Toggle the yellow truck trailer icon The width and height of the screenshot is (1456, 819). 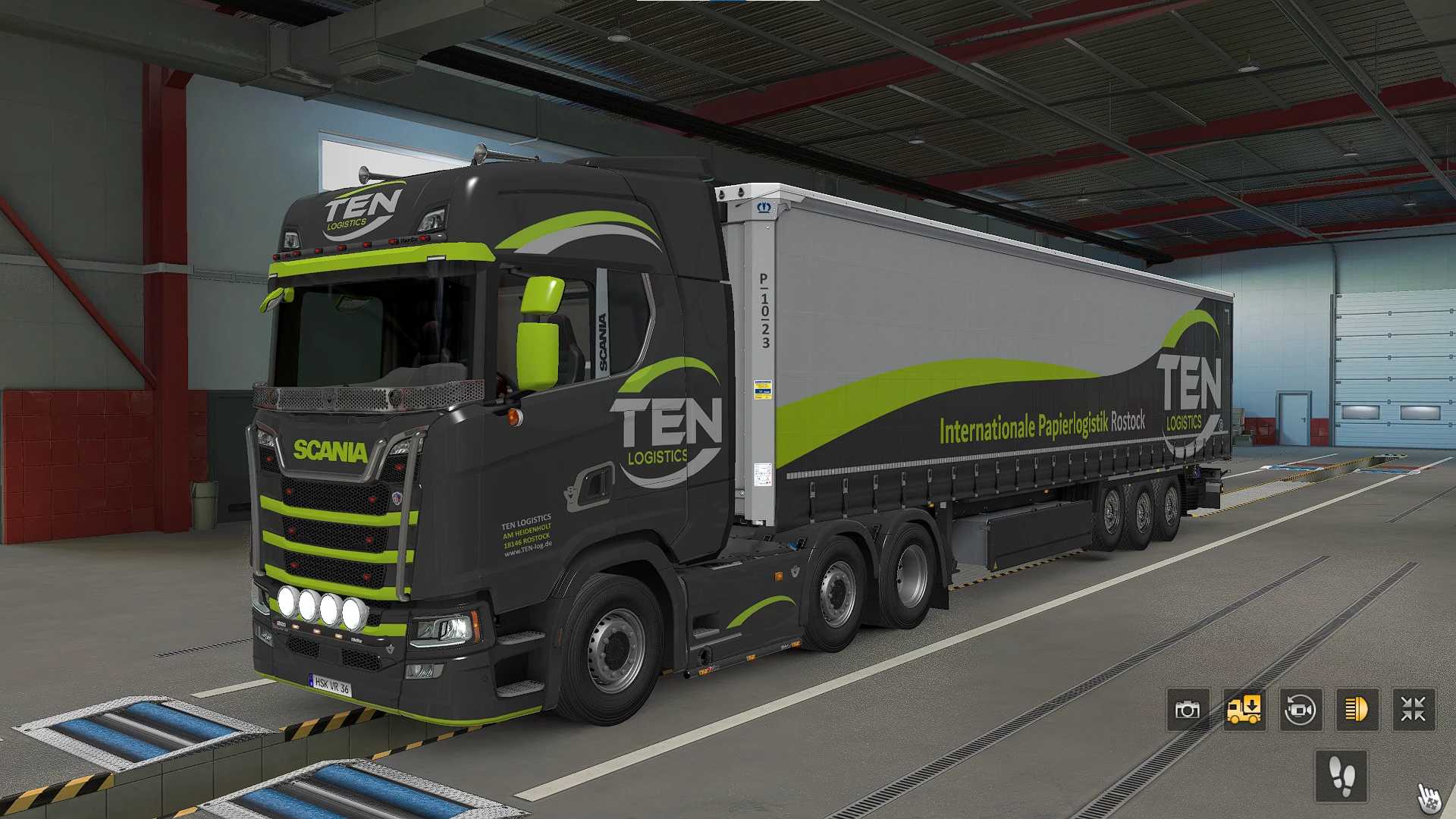pos(1244,710)
